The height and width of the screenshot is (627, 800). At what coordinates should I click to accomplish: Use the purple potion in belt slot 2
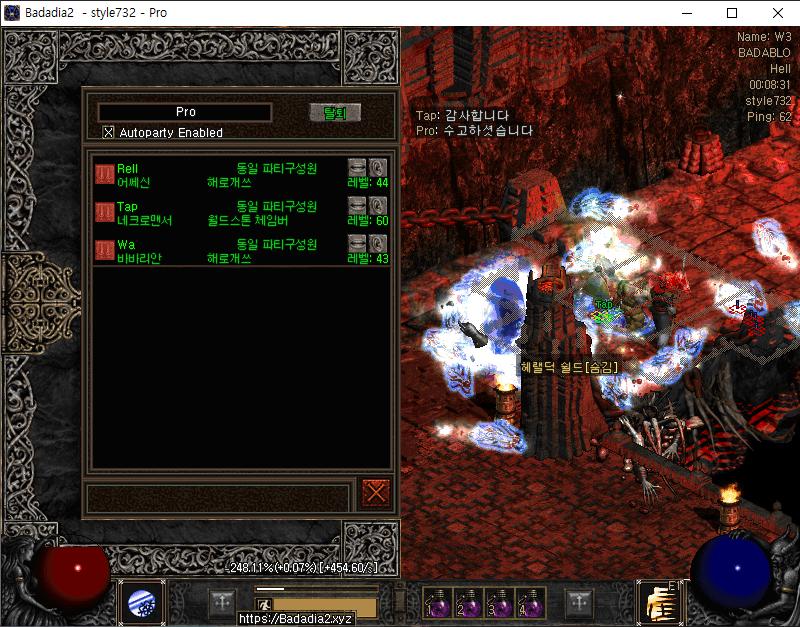pyautogui.click(x=468, y=602)
